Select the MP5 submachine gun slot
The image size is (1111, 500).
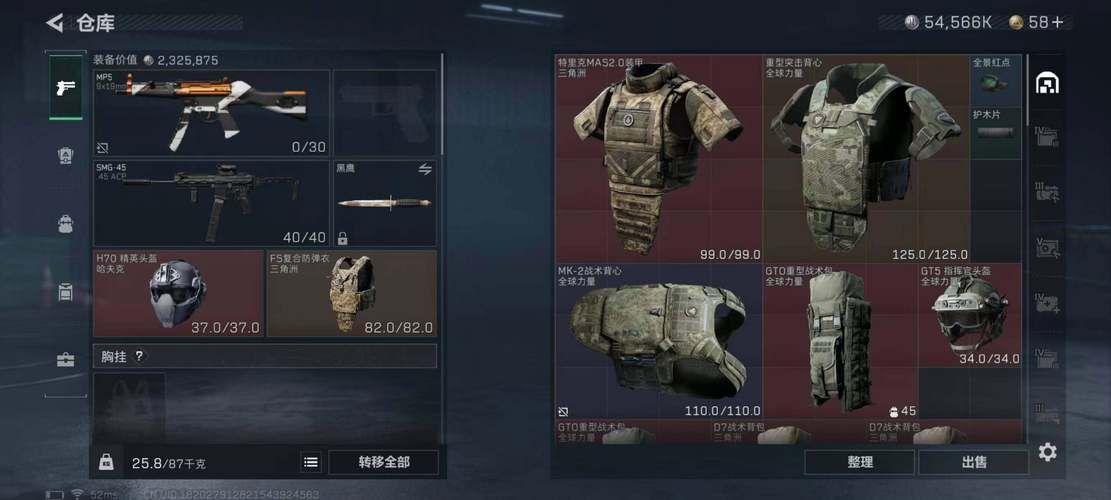click(x=211, y=113)
